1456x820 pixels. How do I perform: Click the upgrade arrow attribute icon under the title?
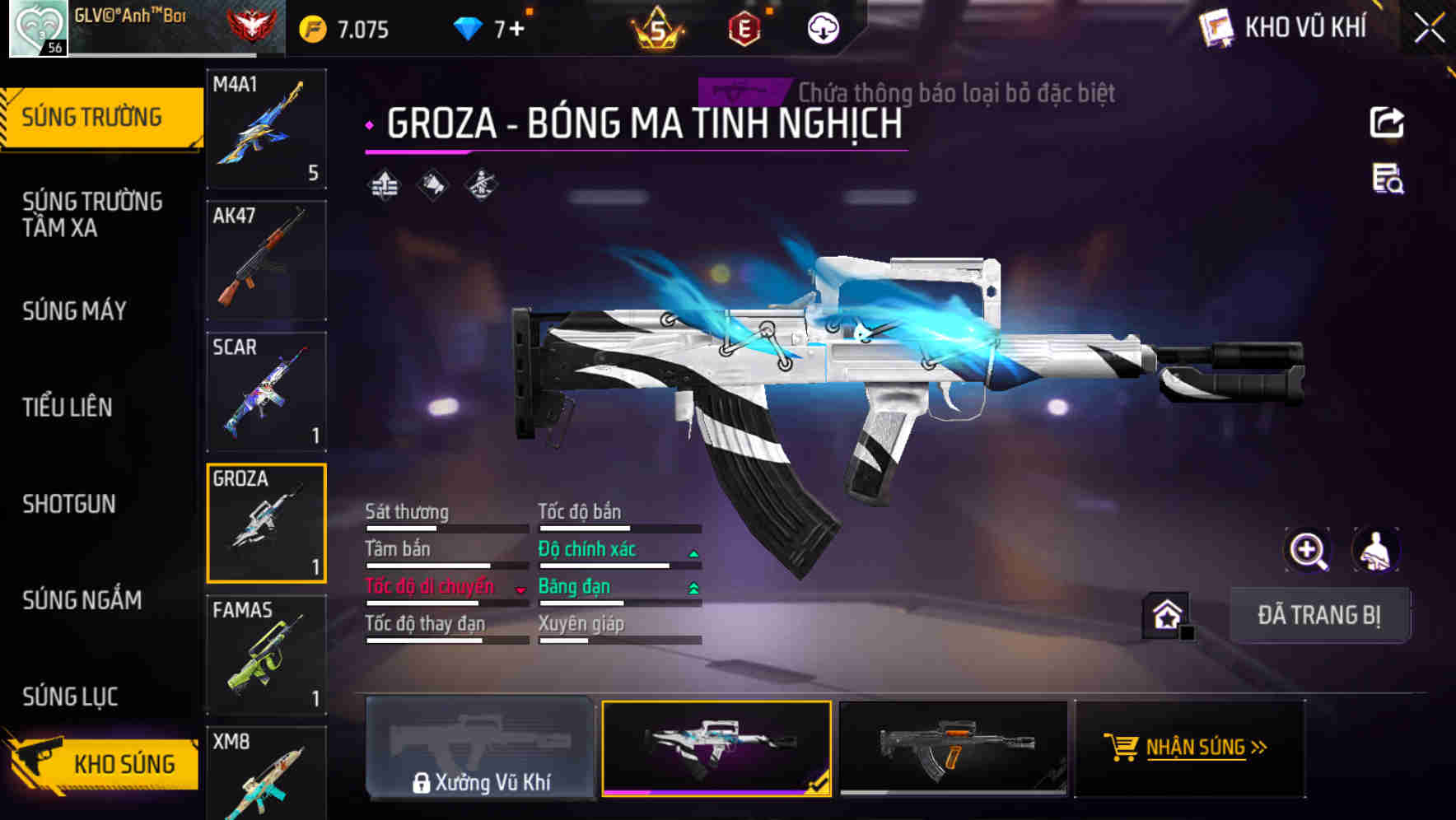tap(383, 186)
